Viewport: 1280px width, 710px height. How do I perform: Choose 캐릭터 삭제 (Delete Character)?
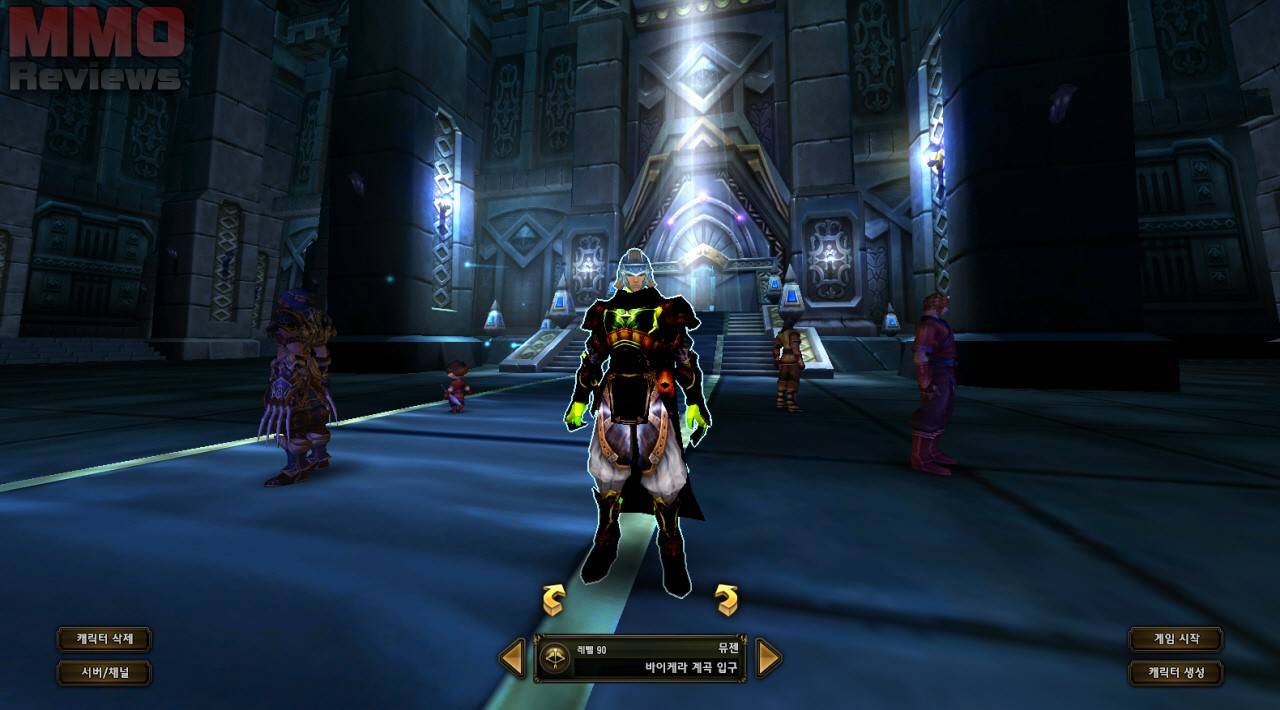coord(104,639)
